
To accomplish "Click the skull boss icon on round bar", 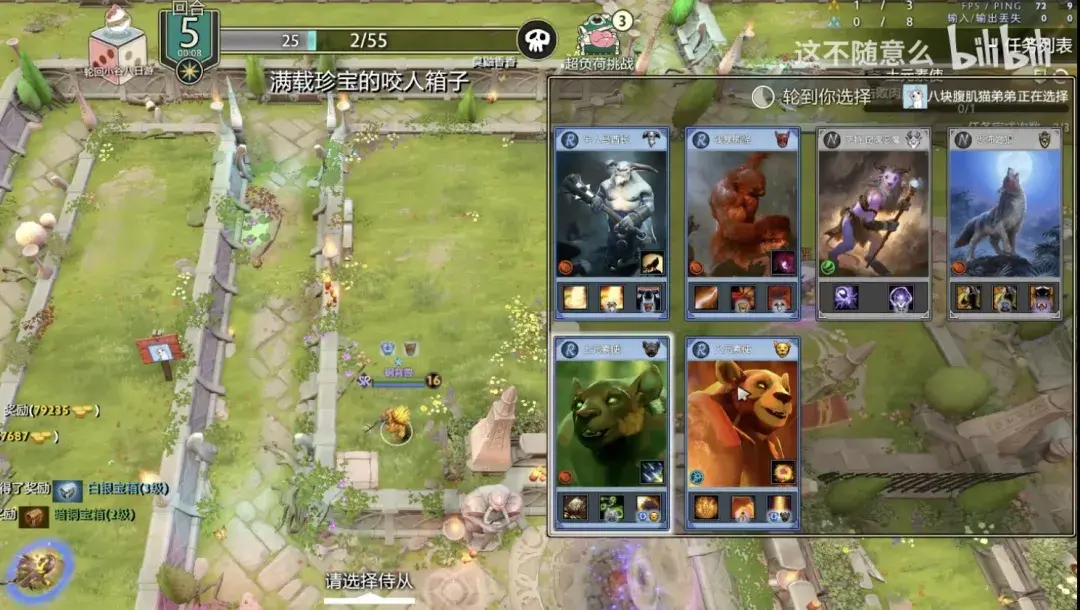I will point(537,40).
